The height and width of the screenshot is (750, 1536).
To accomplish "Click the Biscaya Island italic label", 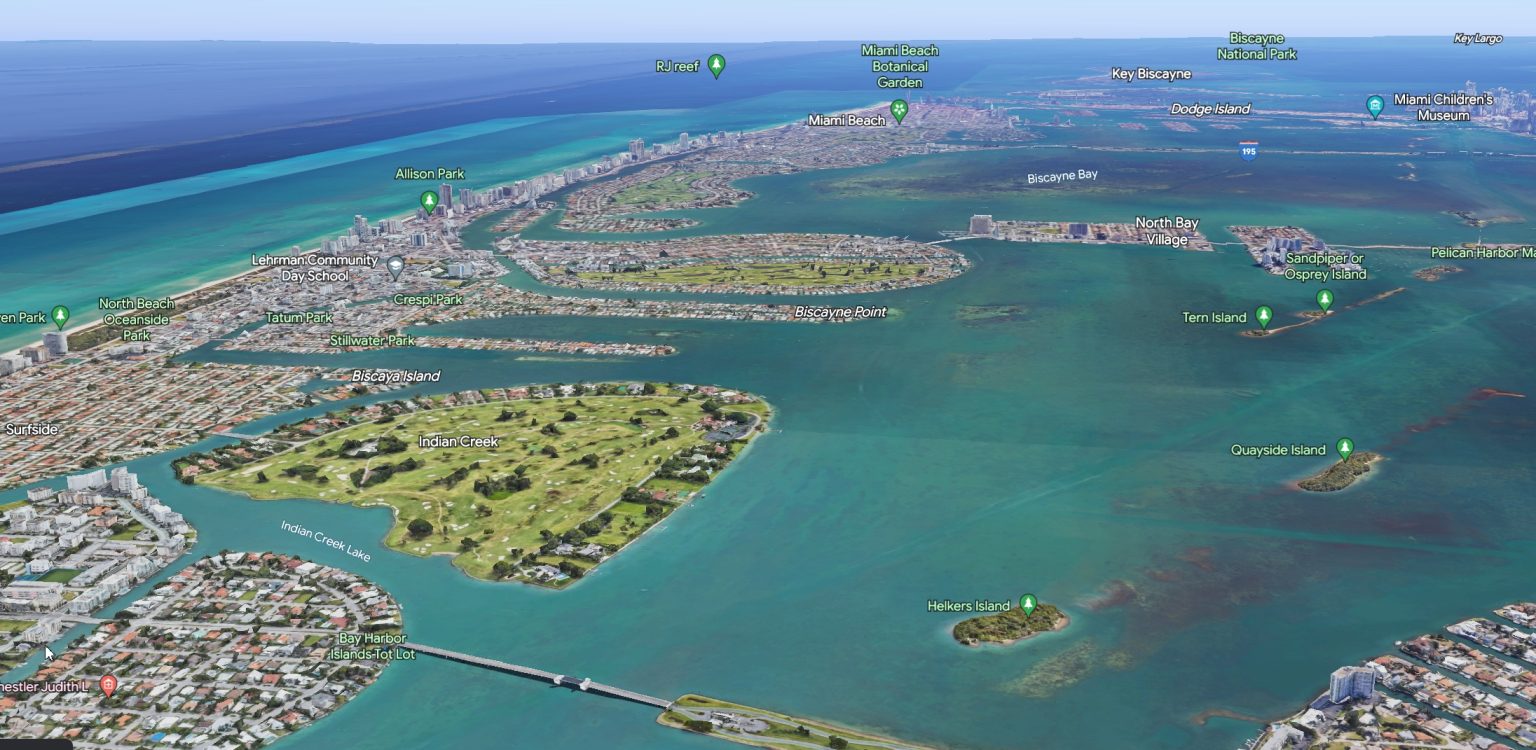I will coord(395,376).
